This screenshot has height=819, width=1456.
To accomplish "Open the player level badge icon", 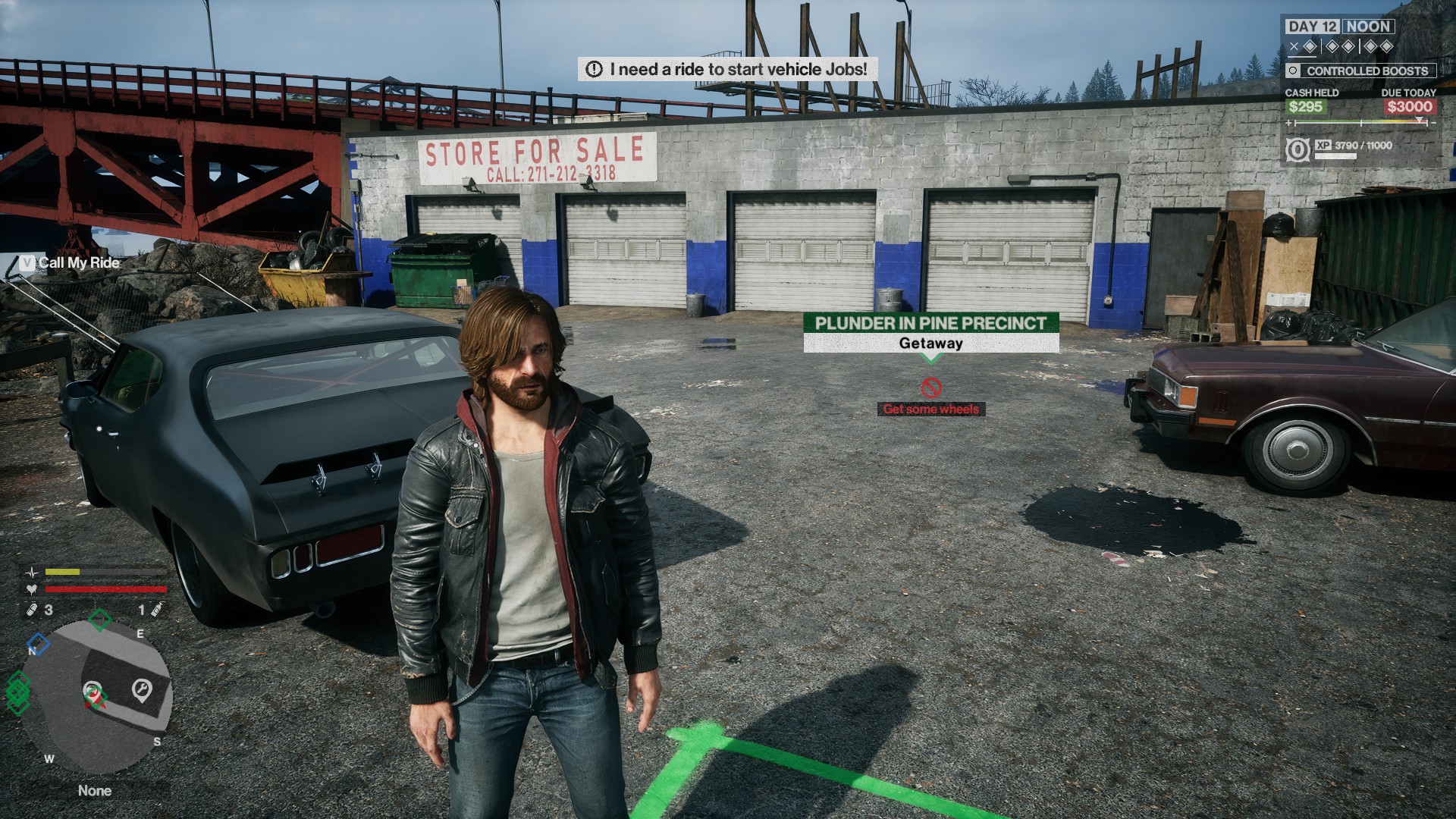I will (1298, 149).
